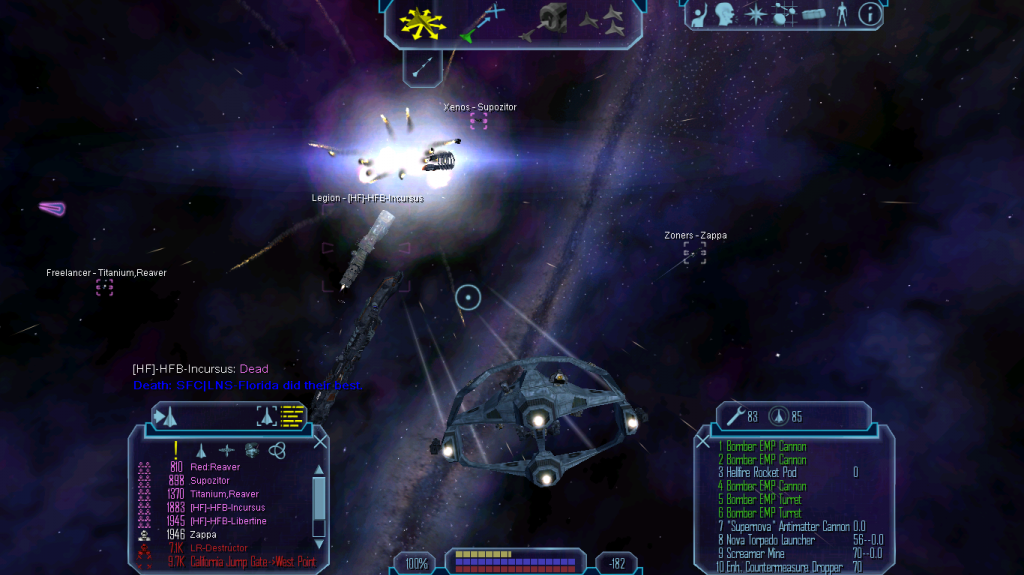The height and width of the screenshot is (575, 1024).
Task: Open the current information 'i' icon
Action: point(871,14)
